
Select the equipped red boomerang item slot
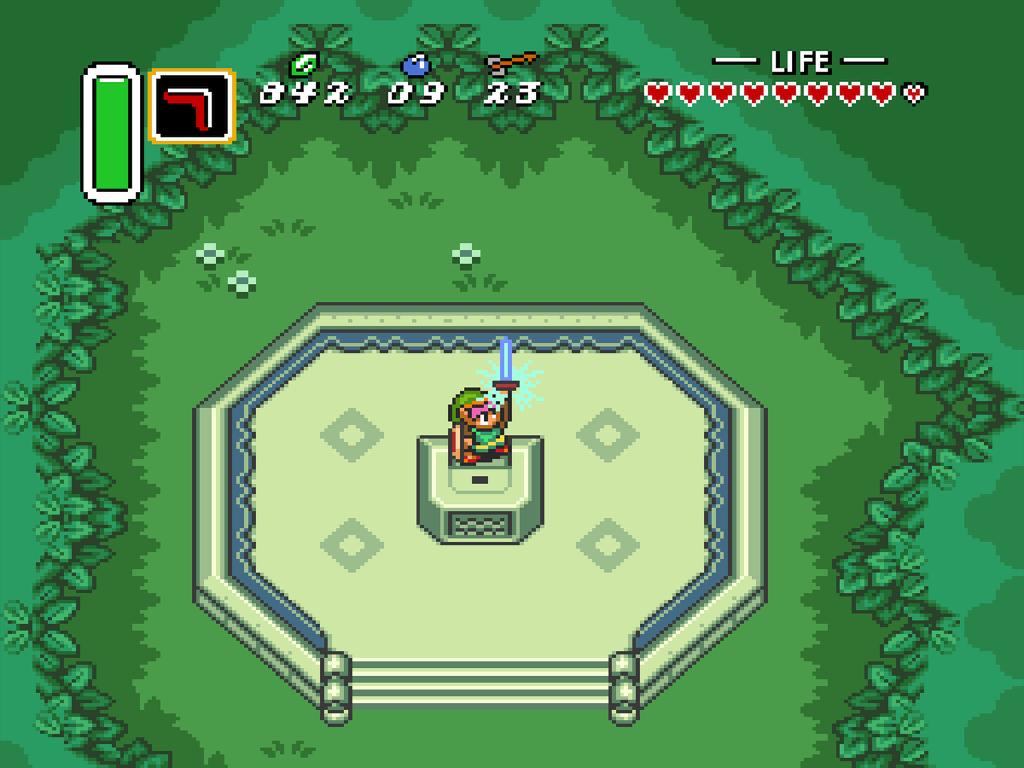click(191, 104)
